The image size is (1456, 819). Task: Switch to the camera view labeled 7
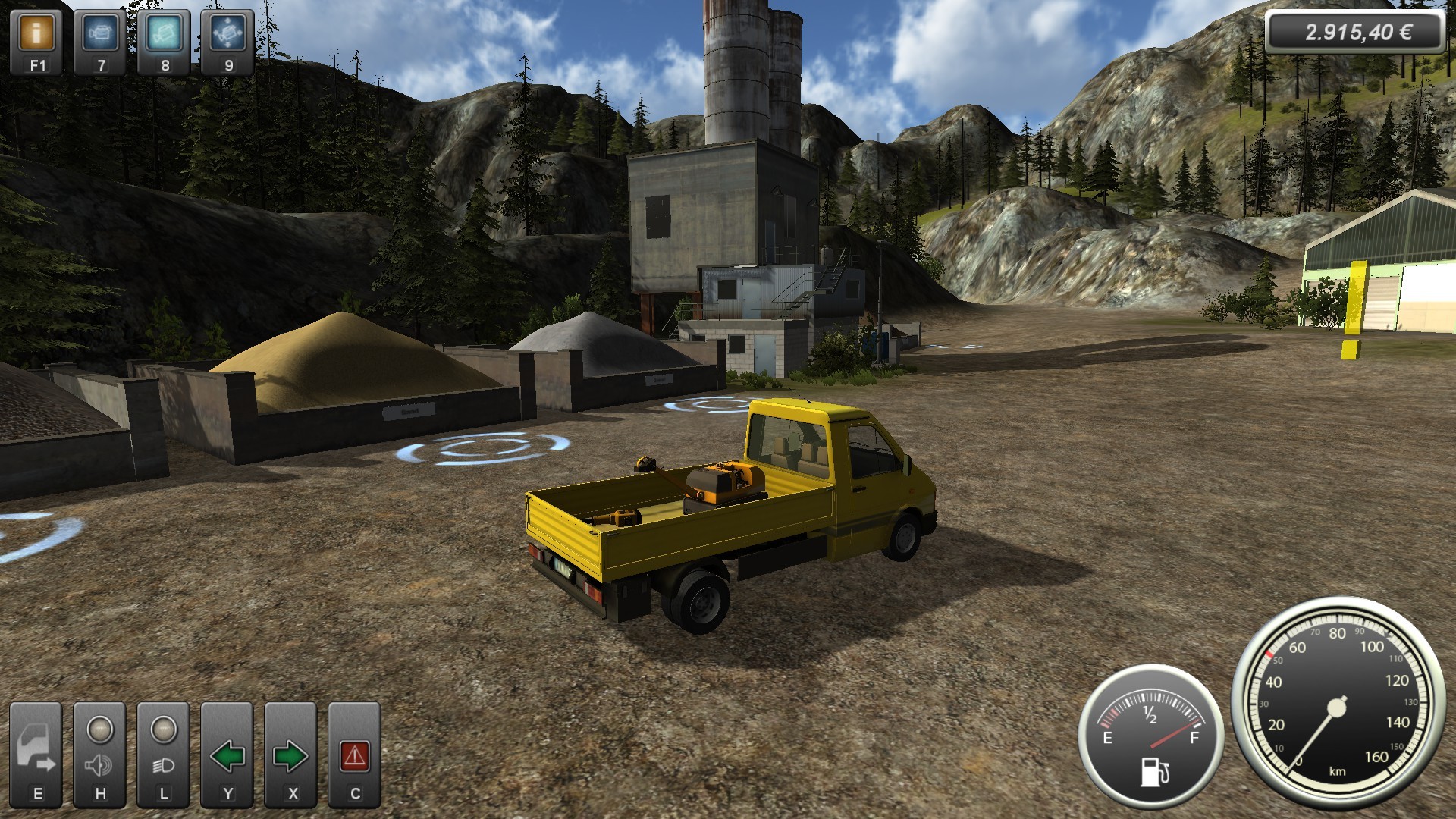coord(101,34)
